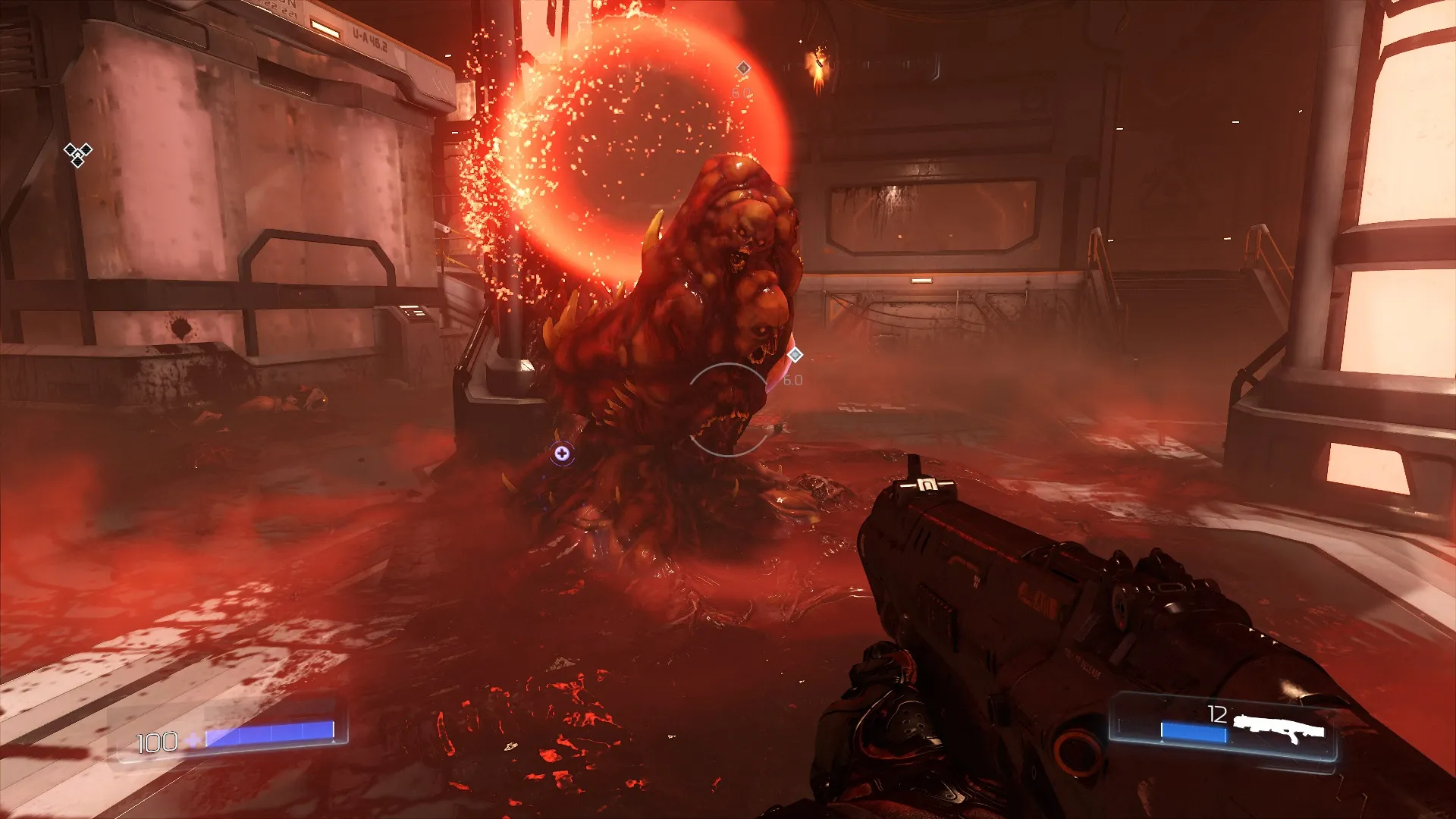Image resolution: width=1456 pixels, height=819 pixels.
Task: Click the triple-diamond objective marker
Action: [77, 154]
